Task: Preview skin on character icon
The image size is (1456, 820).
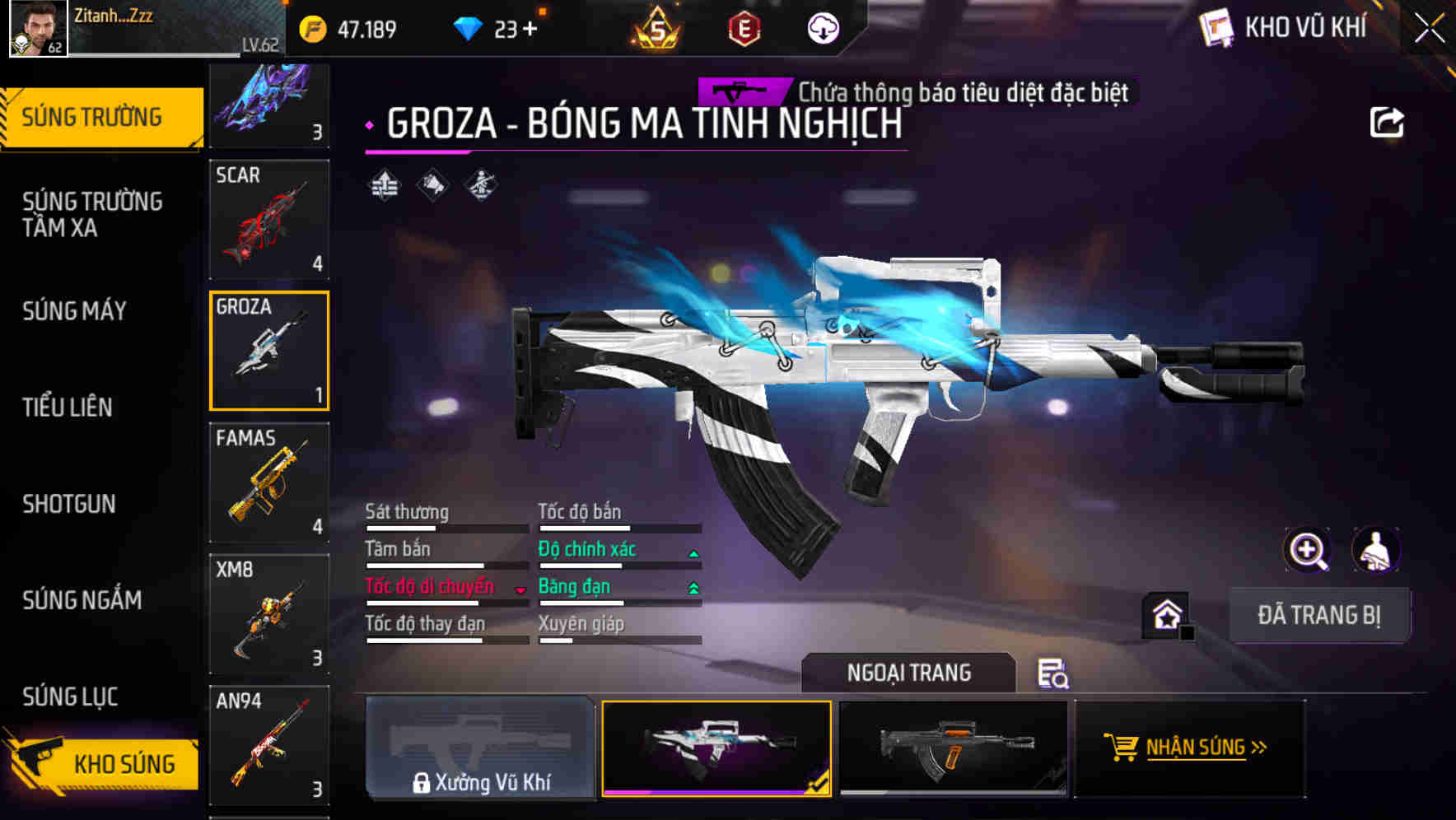Action: click(x=1375, y=550)
